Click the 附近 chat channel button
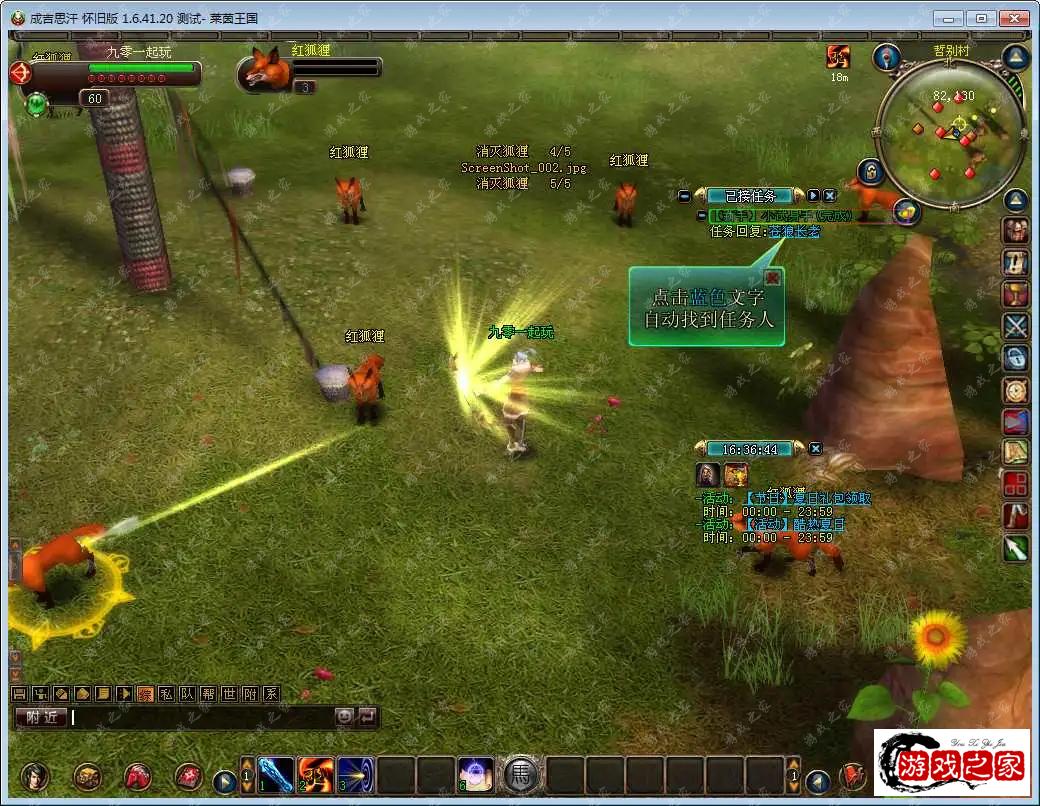 tap(41, 716)
